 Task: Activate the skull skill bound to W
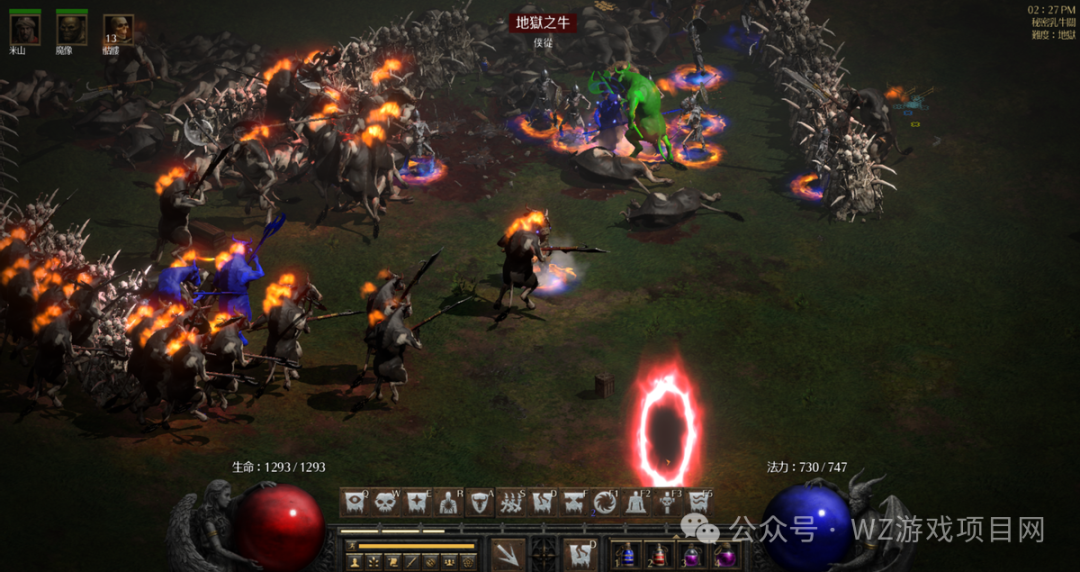point(387,502)
